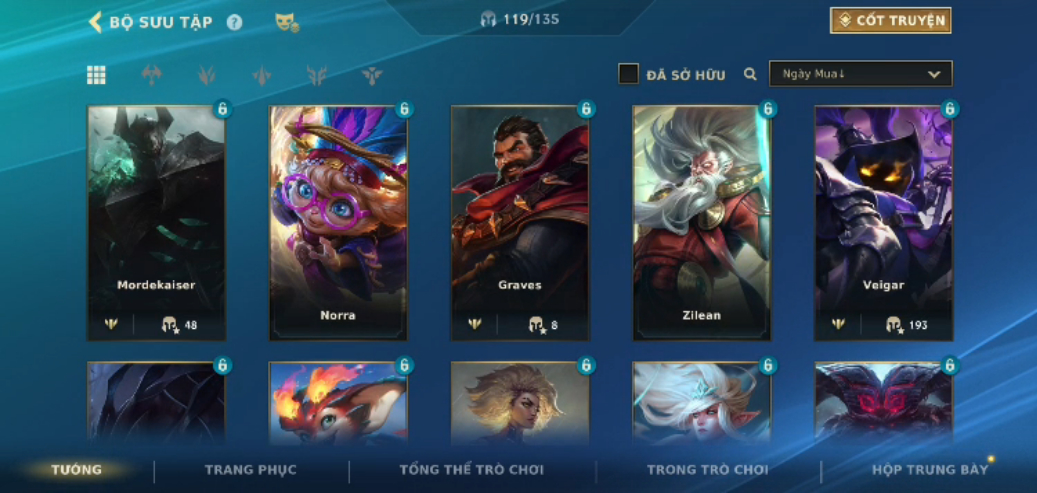1037x493 pixels.
Task: Switch to the Tướng tab
Action: (77, 470)
